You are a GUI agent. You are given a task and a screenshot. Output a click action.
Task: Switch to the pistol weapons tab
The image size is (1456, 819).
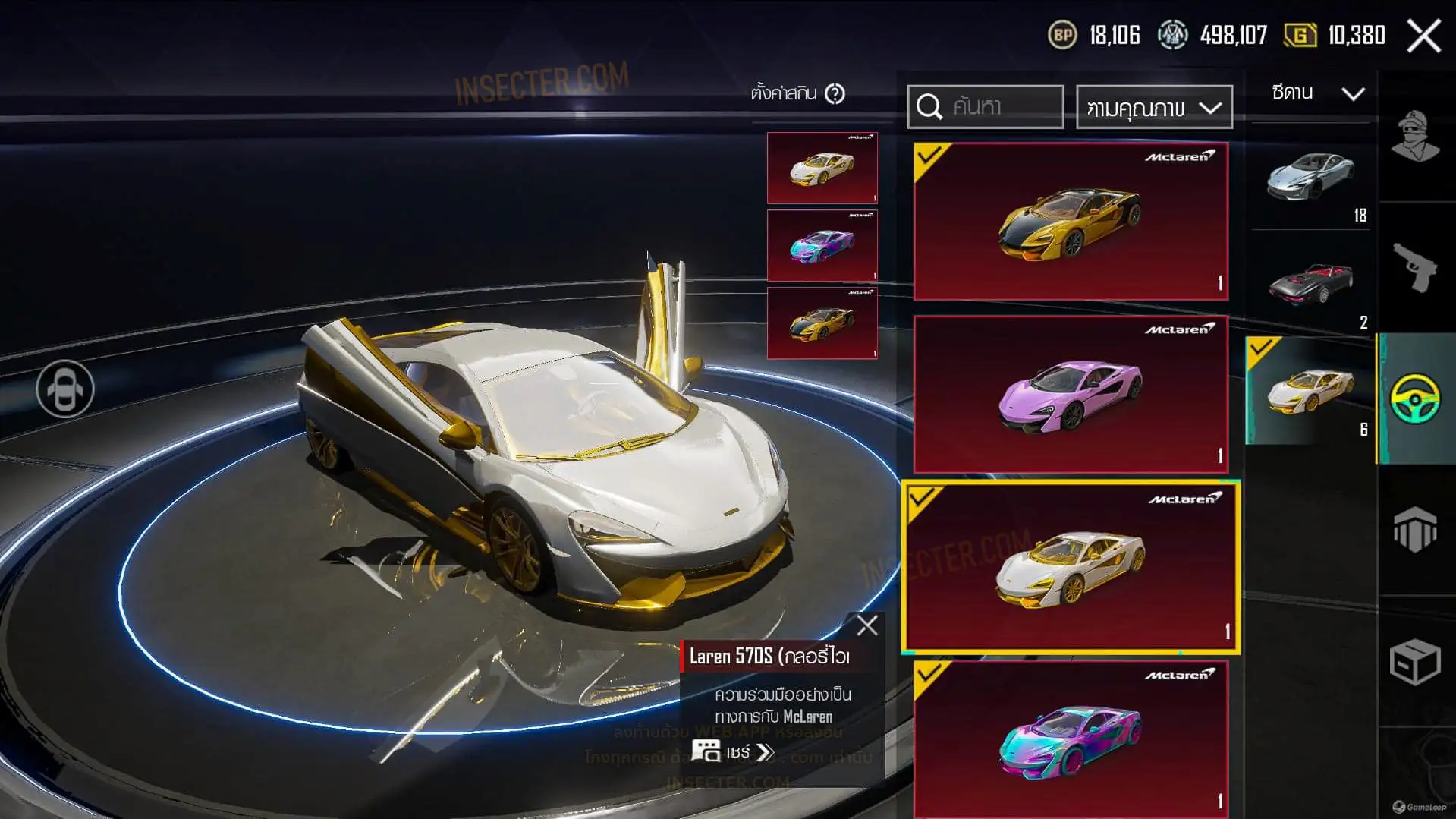tap(1415, 267)
